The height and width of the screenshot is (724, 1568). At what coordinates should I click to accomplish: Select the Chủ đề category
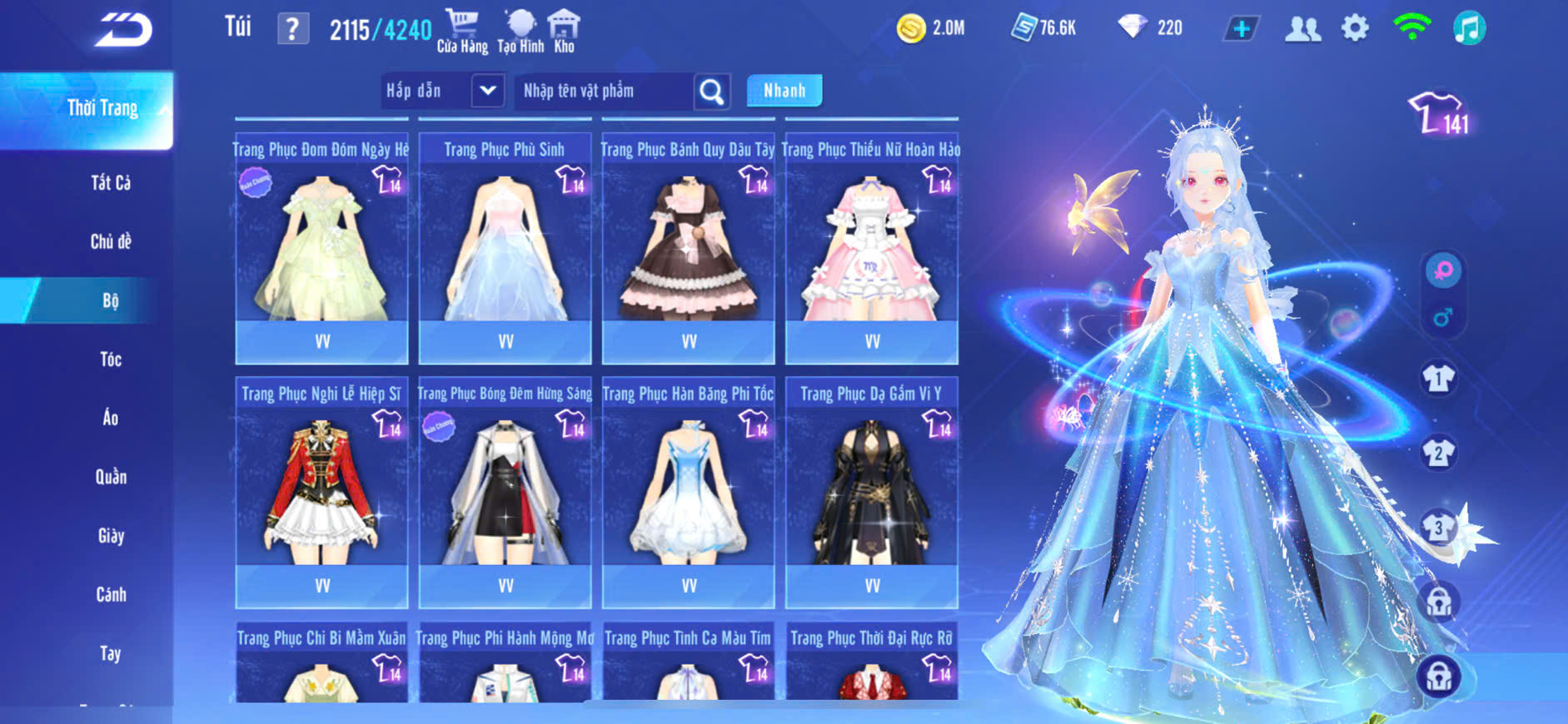click(x=111, y=242)
